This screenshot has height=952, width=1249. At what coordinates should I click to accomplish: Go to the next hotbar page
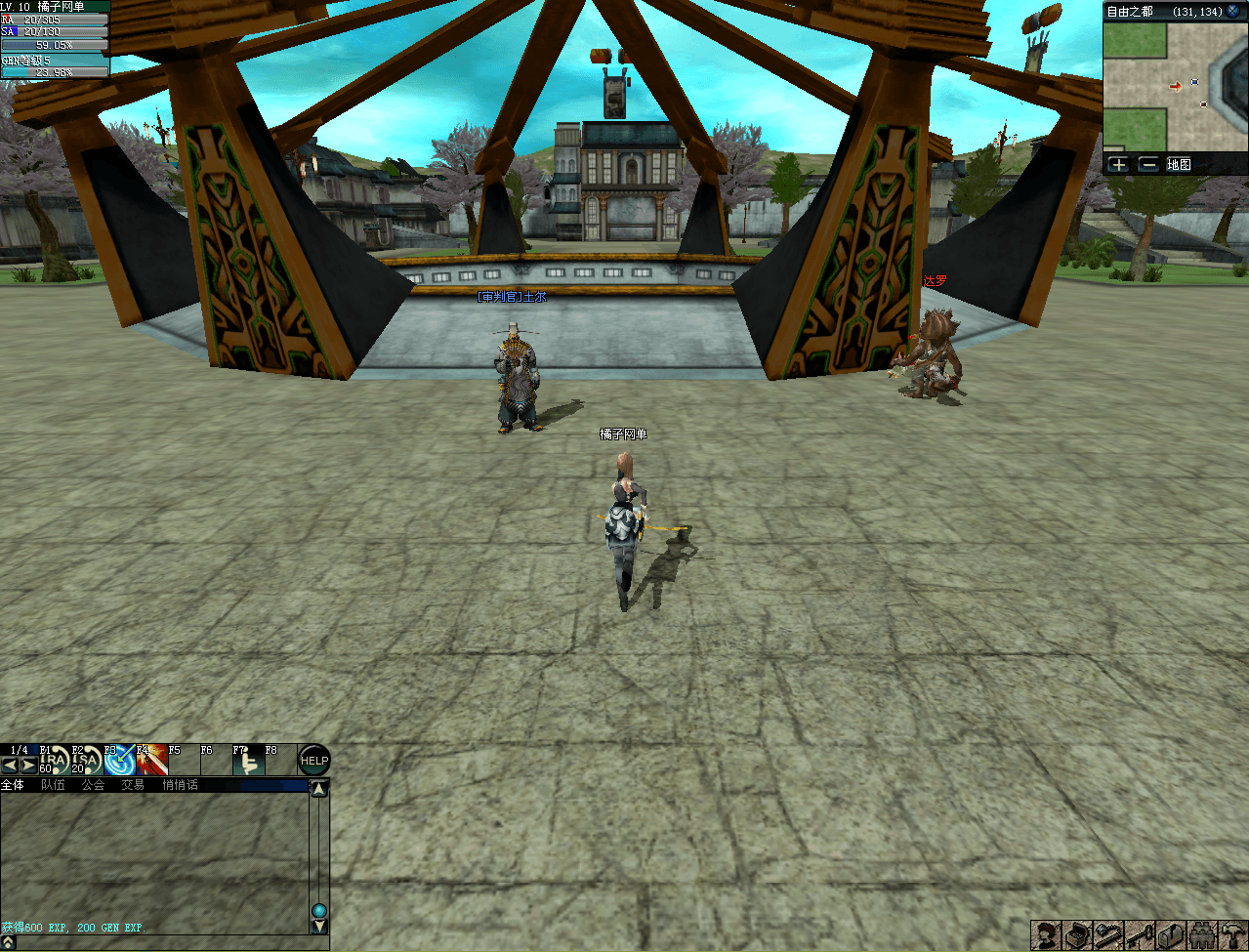coord(28,766)
